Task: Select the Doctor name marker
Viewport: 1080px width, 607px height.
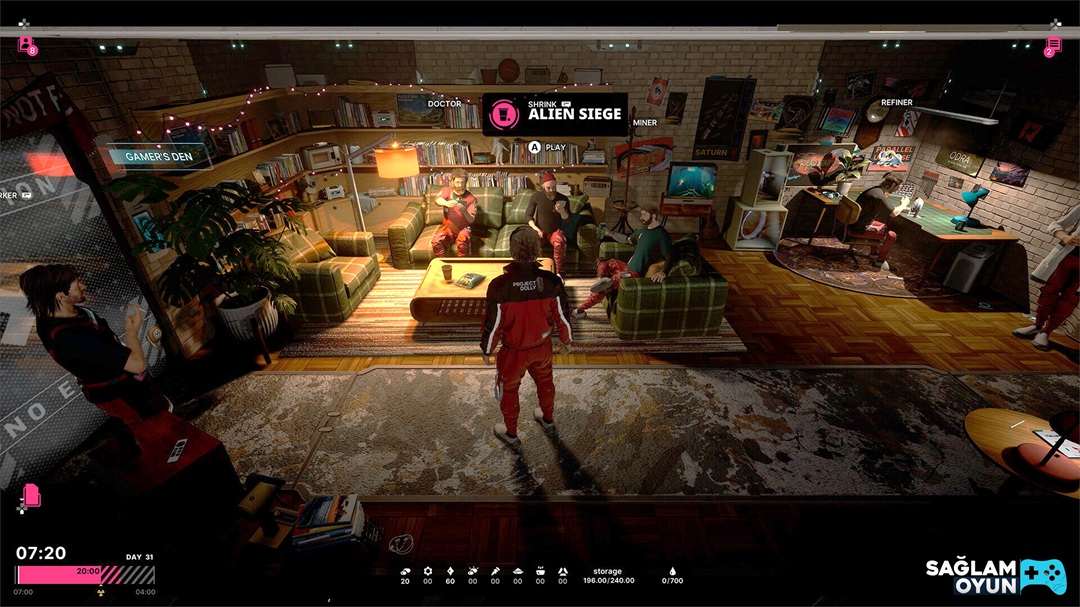Action: [x=444, y=103]
